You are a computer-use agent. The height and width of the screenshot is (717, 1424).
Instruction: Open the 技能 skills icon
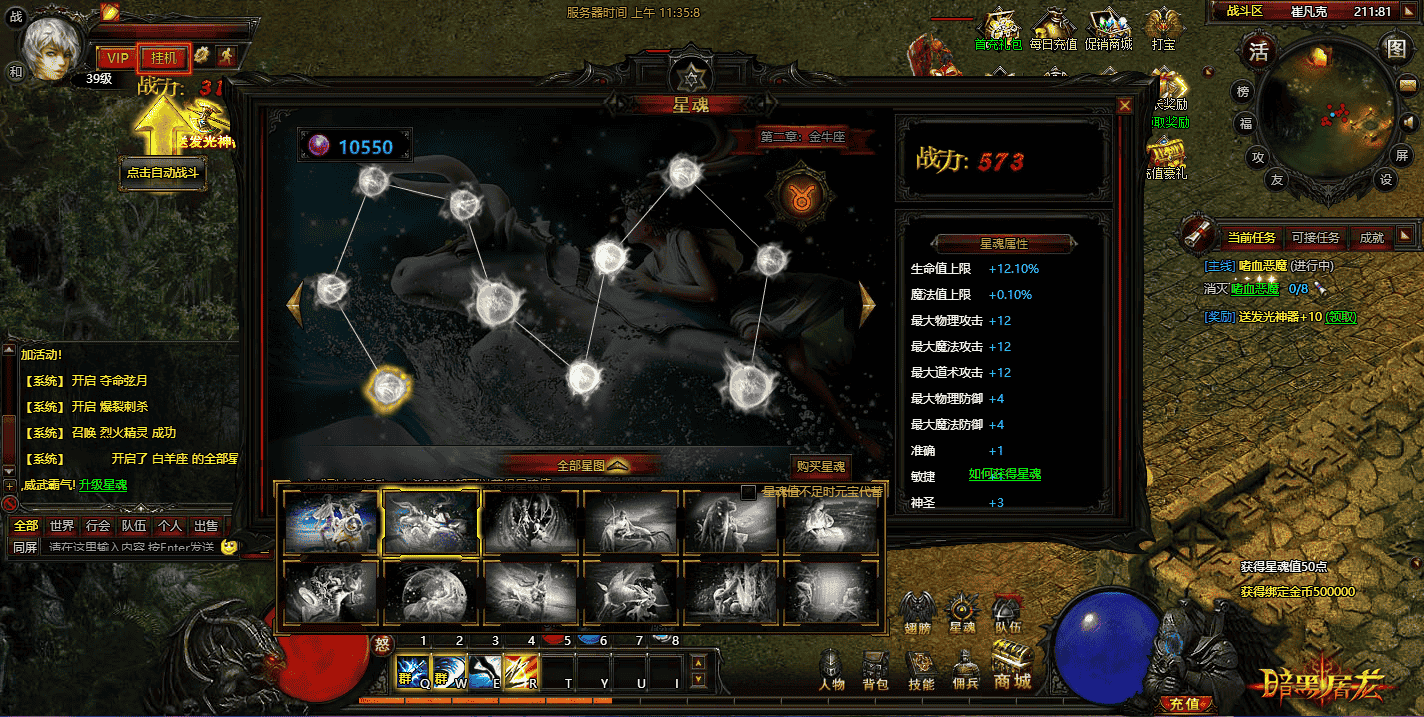pos(921,670)
